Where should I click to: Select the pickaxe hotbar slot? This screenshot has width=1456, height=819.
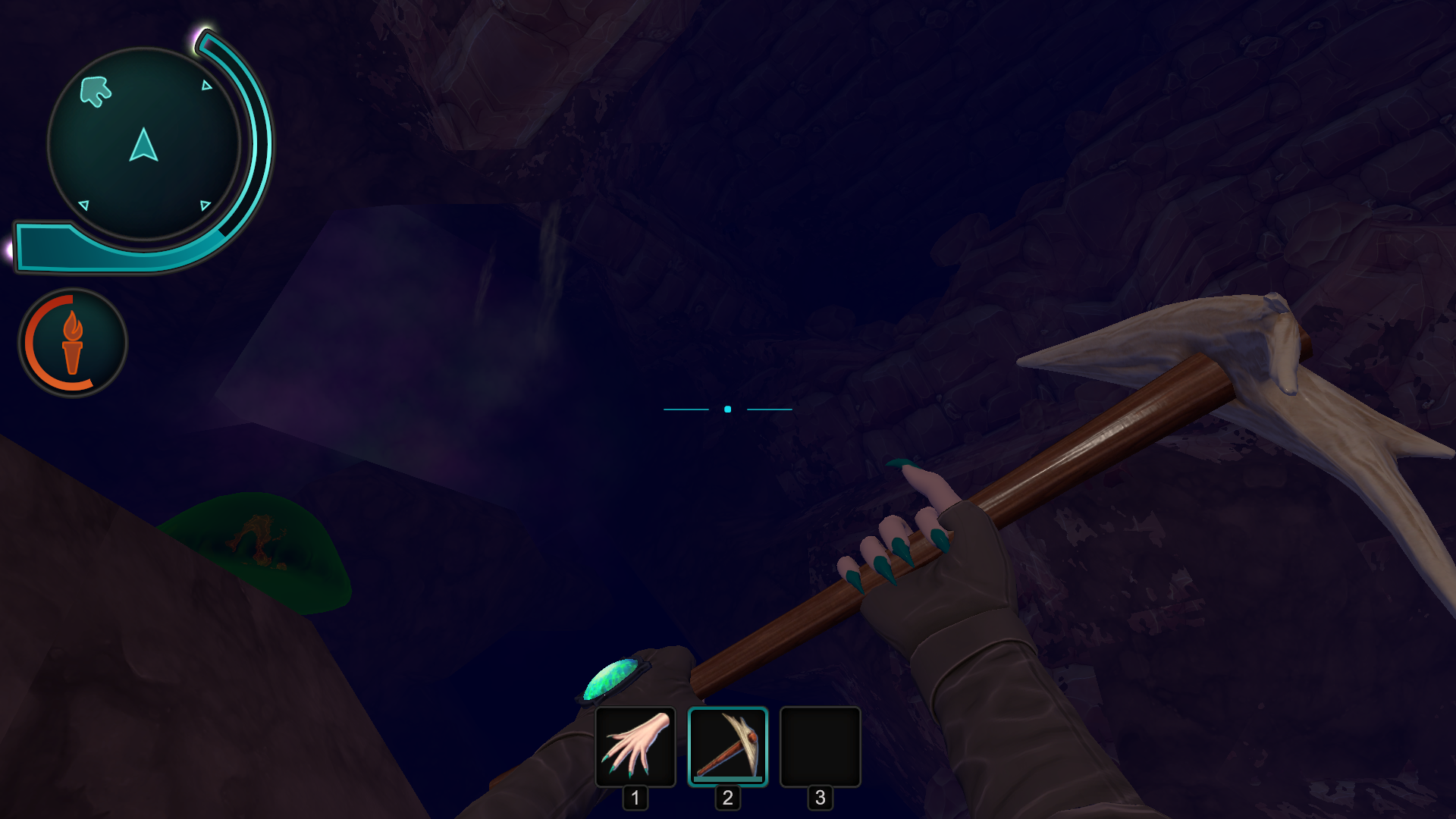pyautogui.click(x=728, y=747)
